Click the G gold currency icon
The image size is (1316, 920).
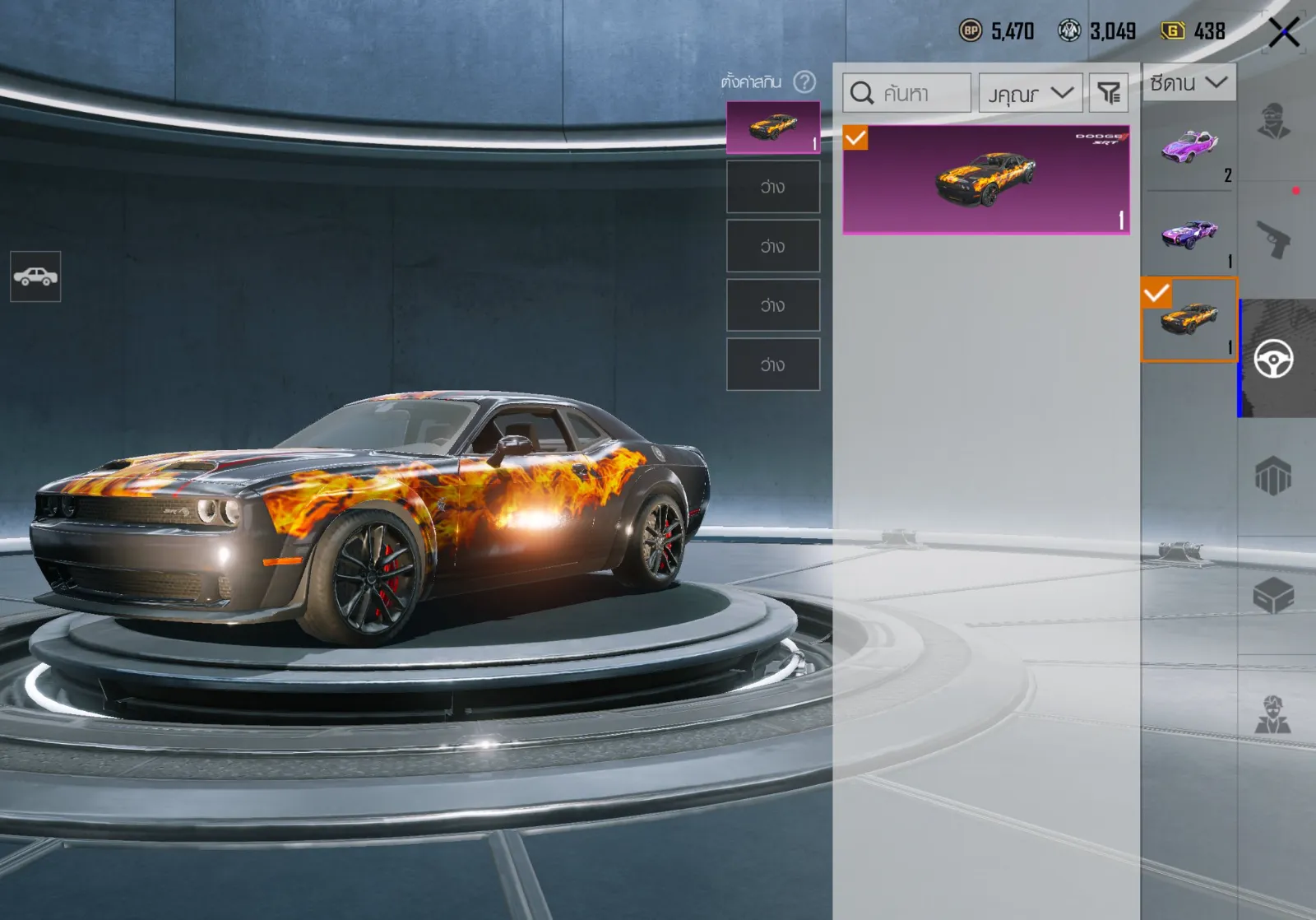(x=1172, y=31)
